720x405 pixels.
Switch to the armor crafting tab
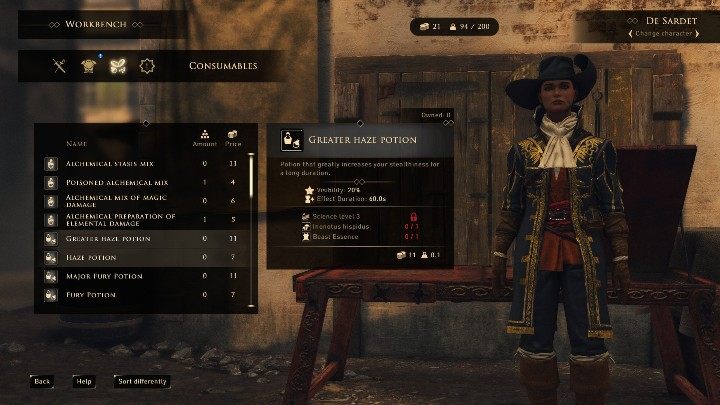(x=88, y=67)
